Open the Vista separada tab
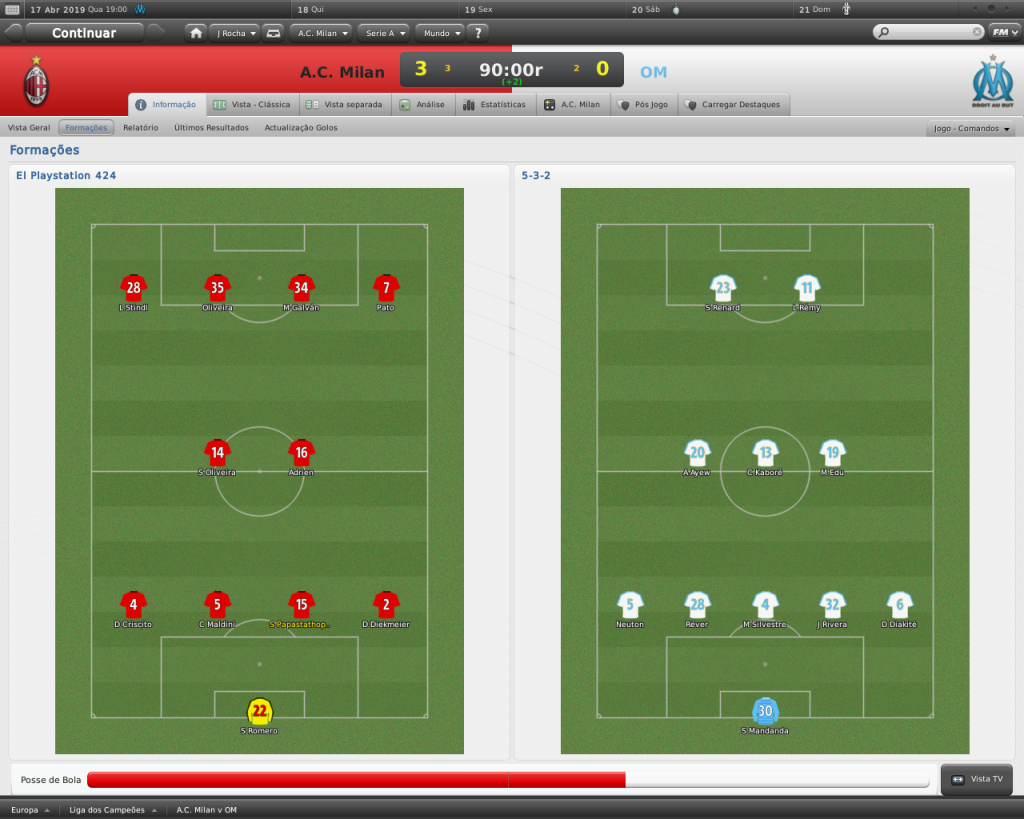The width and height of the screenshot is (1024, 819). pyautogui.click(x=344, y=104)
